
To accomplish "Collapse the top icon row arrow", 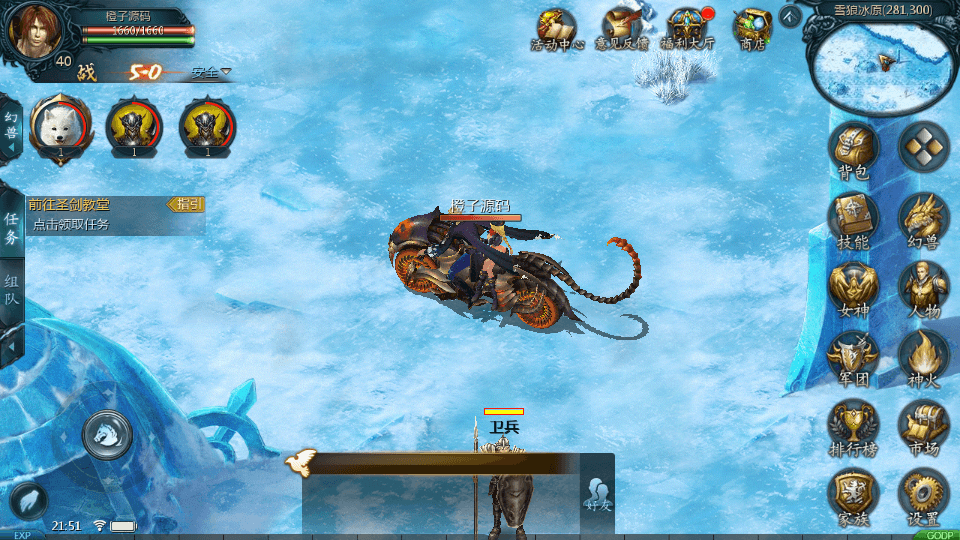I will [x=790, y=16].
